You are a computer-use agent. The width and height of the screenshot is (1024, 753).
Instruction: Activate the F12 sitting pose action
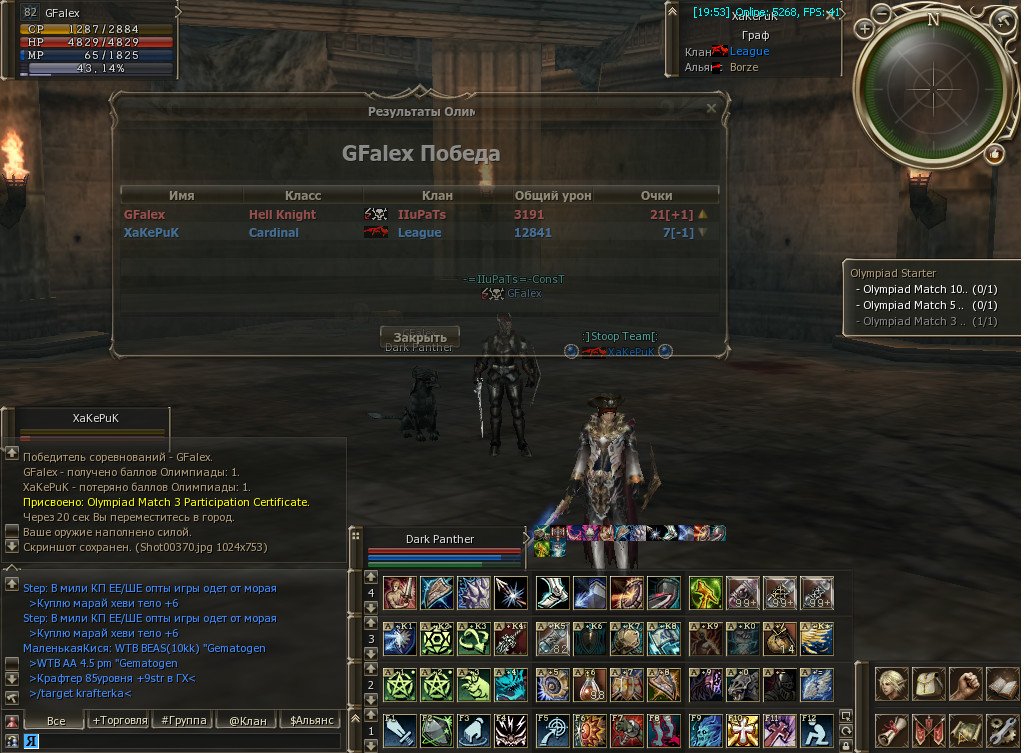[x=816, y=731]
